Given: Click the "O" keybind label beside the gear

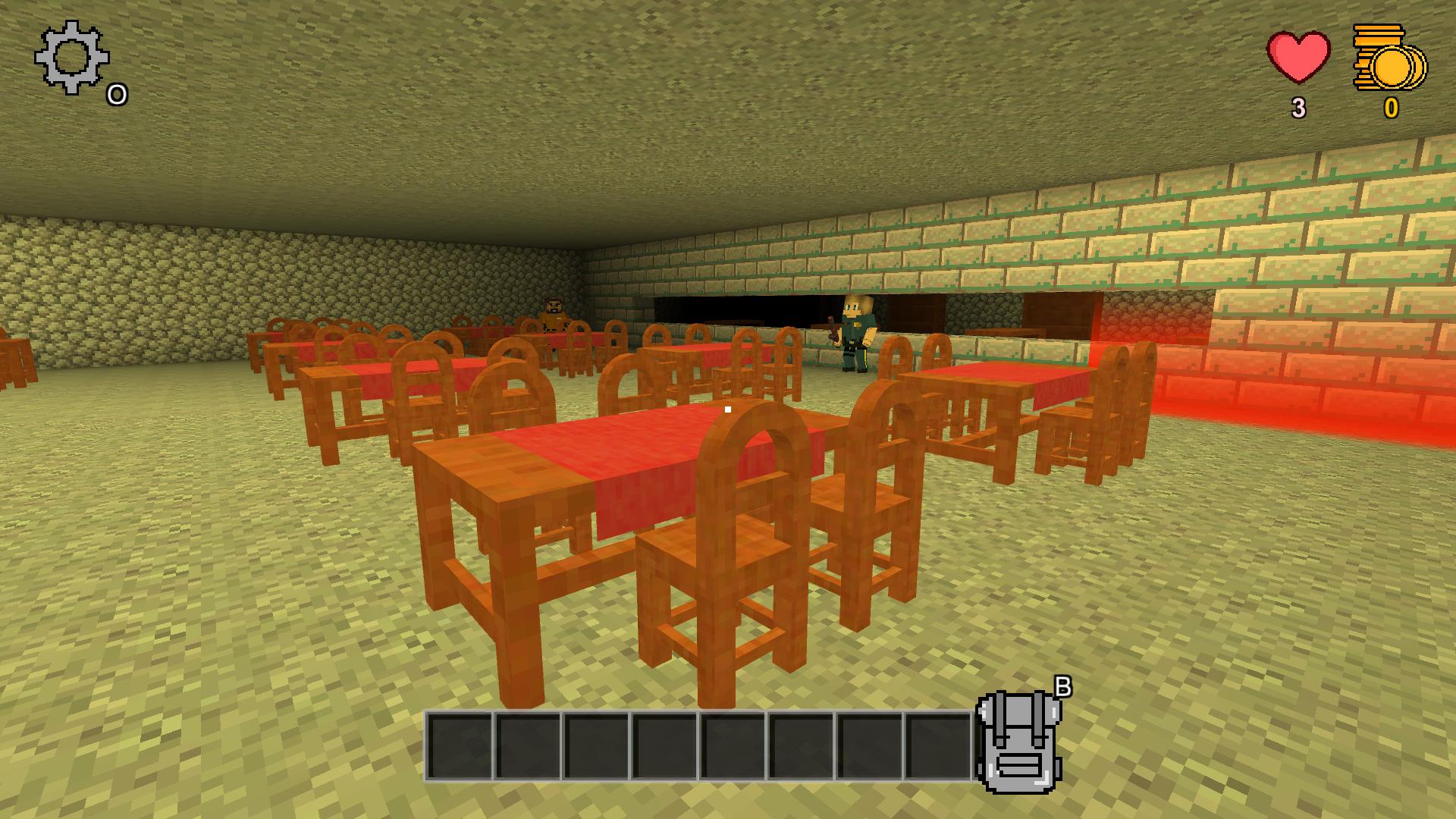Looking at the screenshot, I should click(x=118, y=93).
